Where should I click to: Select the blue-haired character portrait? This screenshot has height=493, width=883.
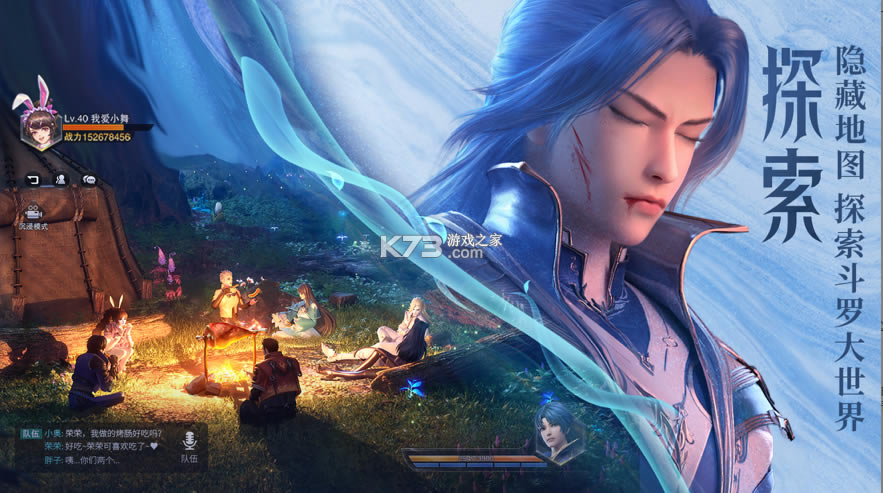pyautogui.click(x=557, y=431)
